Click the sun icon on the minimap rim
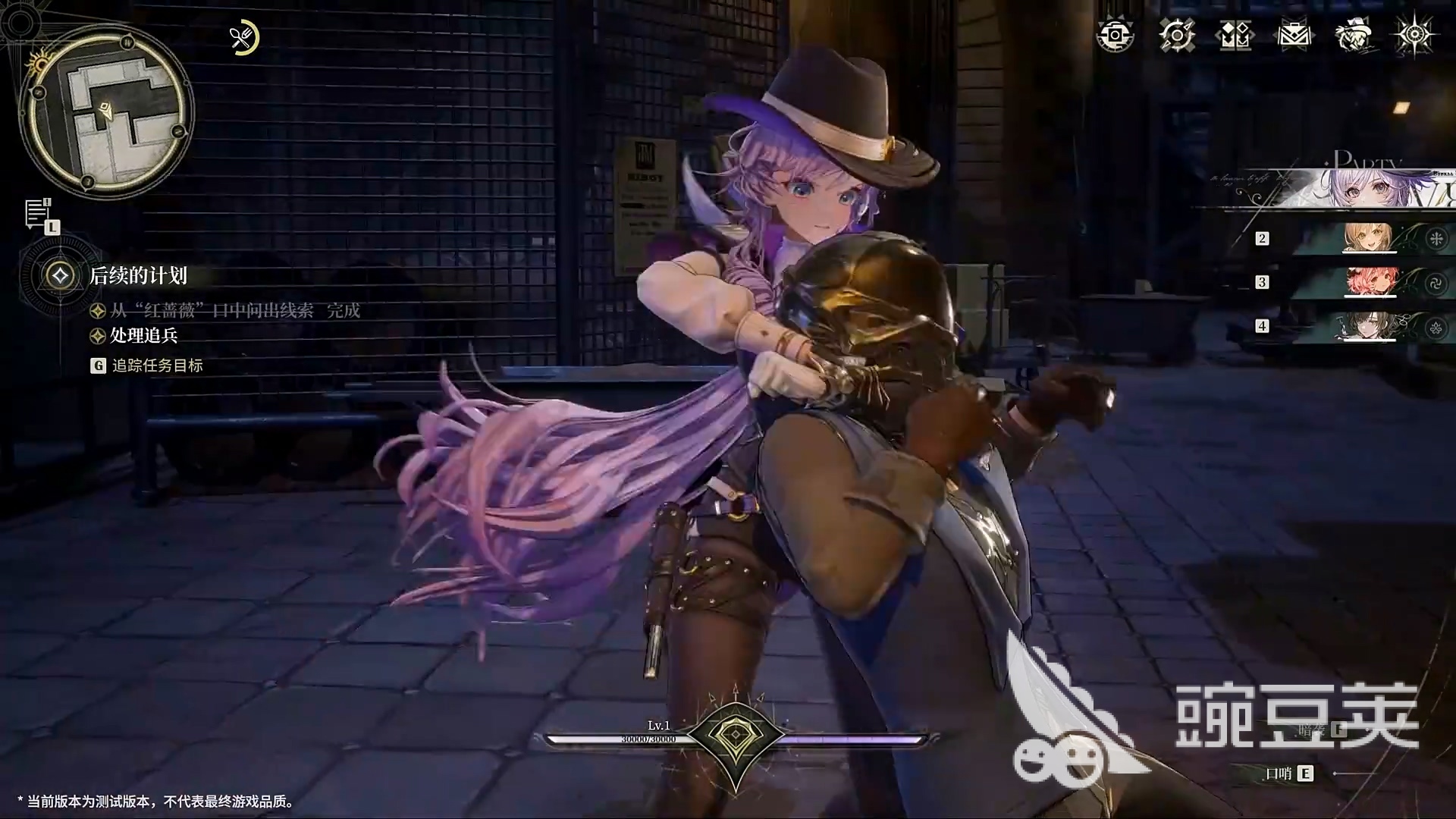The width and height of the screenshot is (1456, 819). pos(38,62)
